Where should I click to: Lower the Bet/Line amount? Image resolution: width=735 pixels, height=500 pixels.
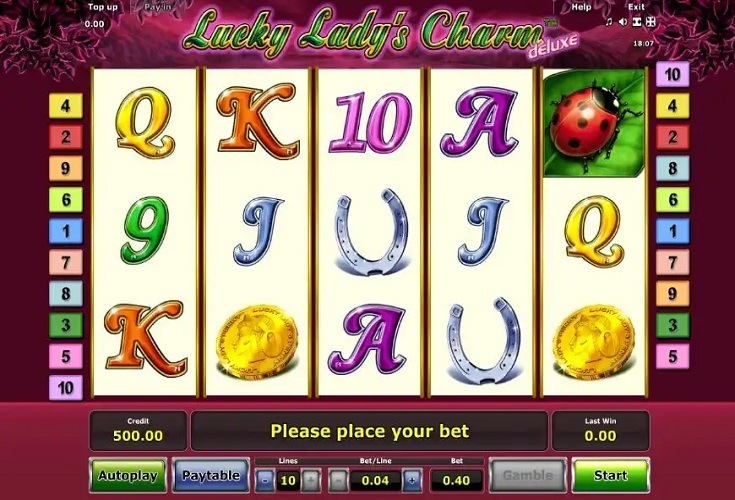click(x=337, y=479)
